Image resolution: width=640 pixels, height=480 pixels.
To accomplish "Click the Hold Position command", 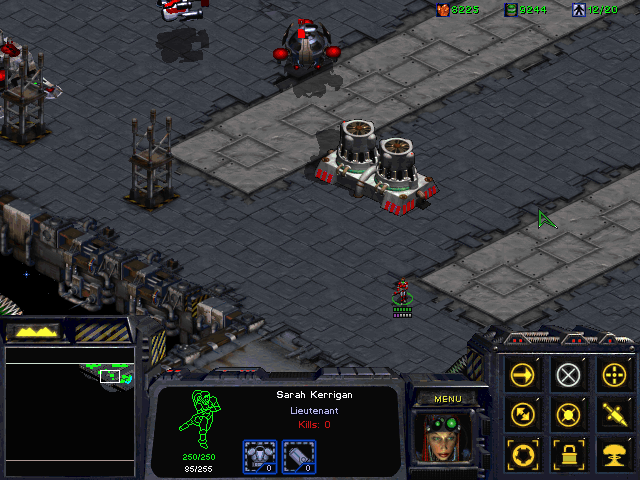I will pyautogui.click(x=568, y=412).
